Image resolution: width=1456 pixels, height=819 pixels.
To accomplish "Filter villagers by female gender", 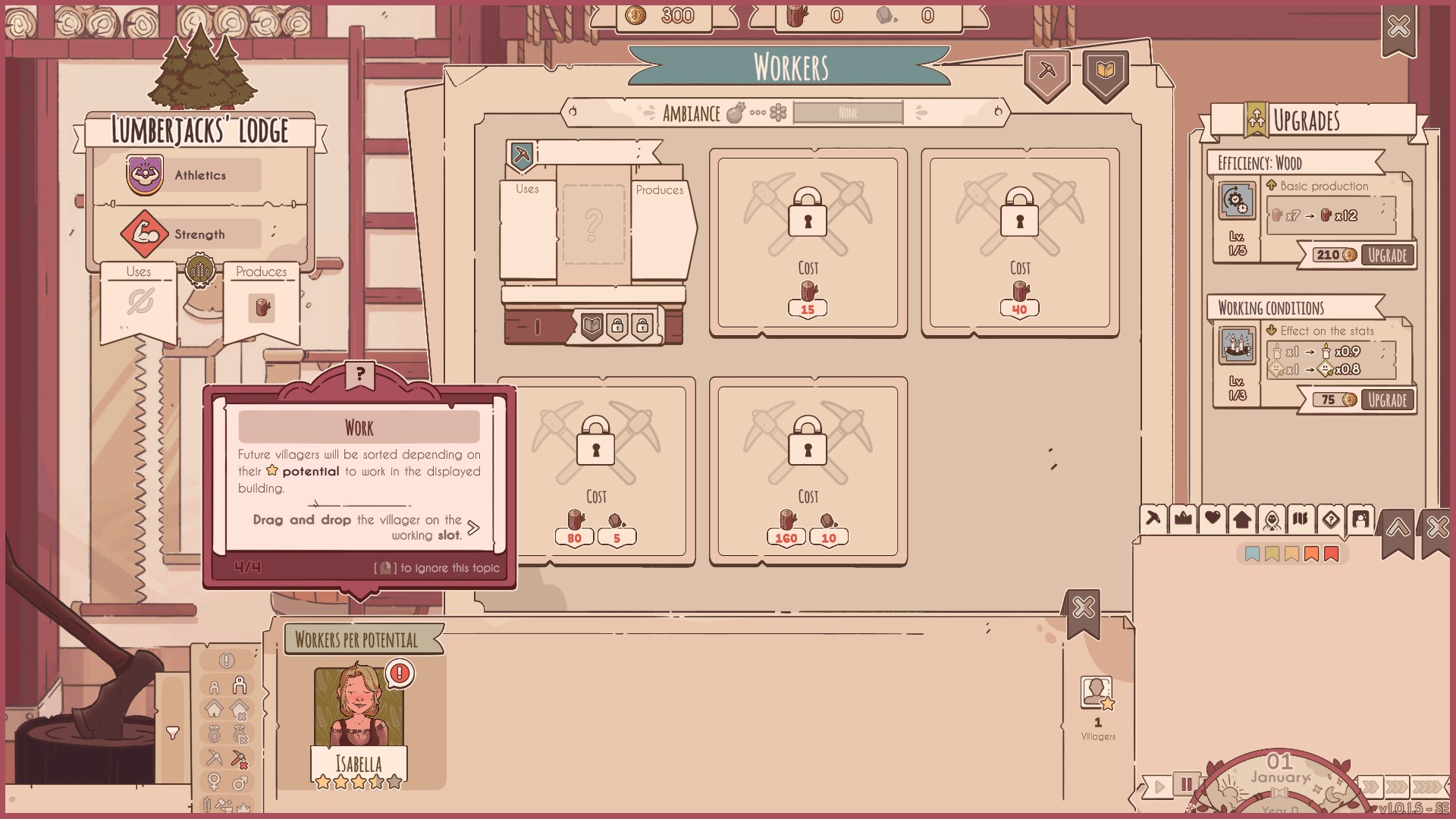I will tap(215, 782).
